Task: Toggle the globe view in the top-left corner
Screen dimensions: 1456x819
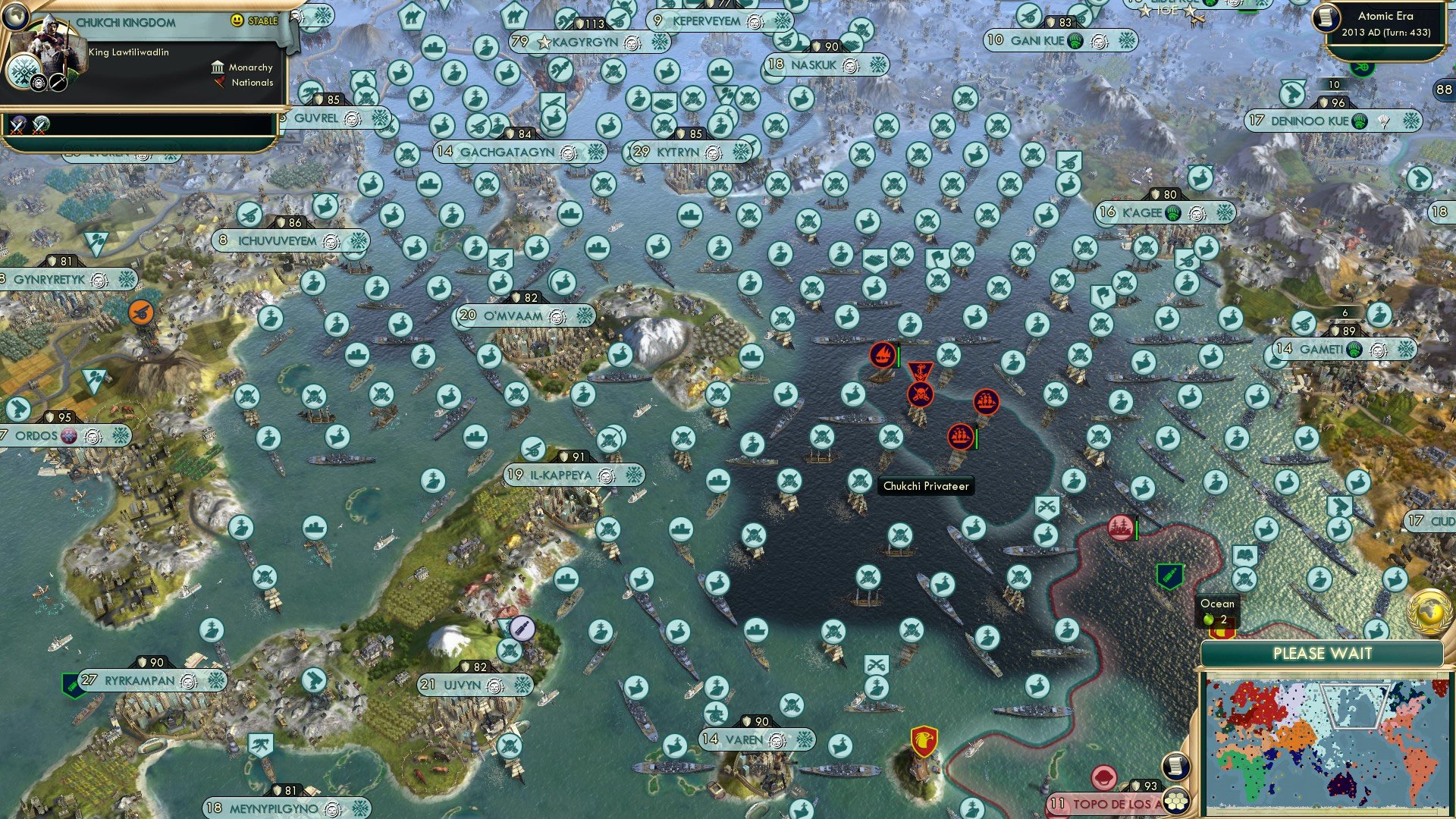Action: [15, 16]
